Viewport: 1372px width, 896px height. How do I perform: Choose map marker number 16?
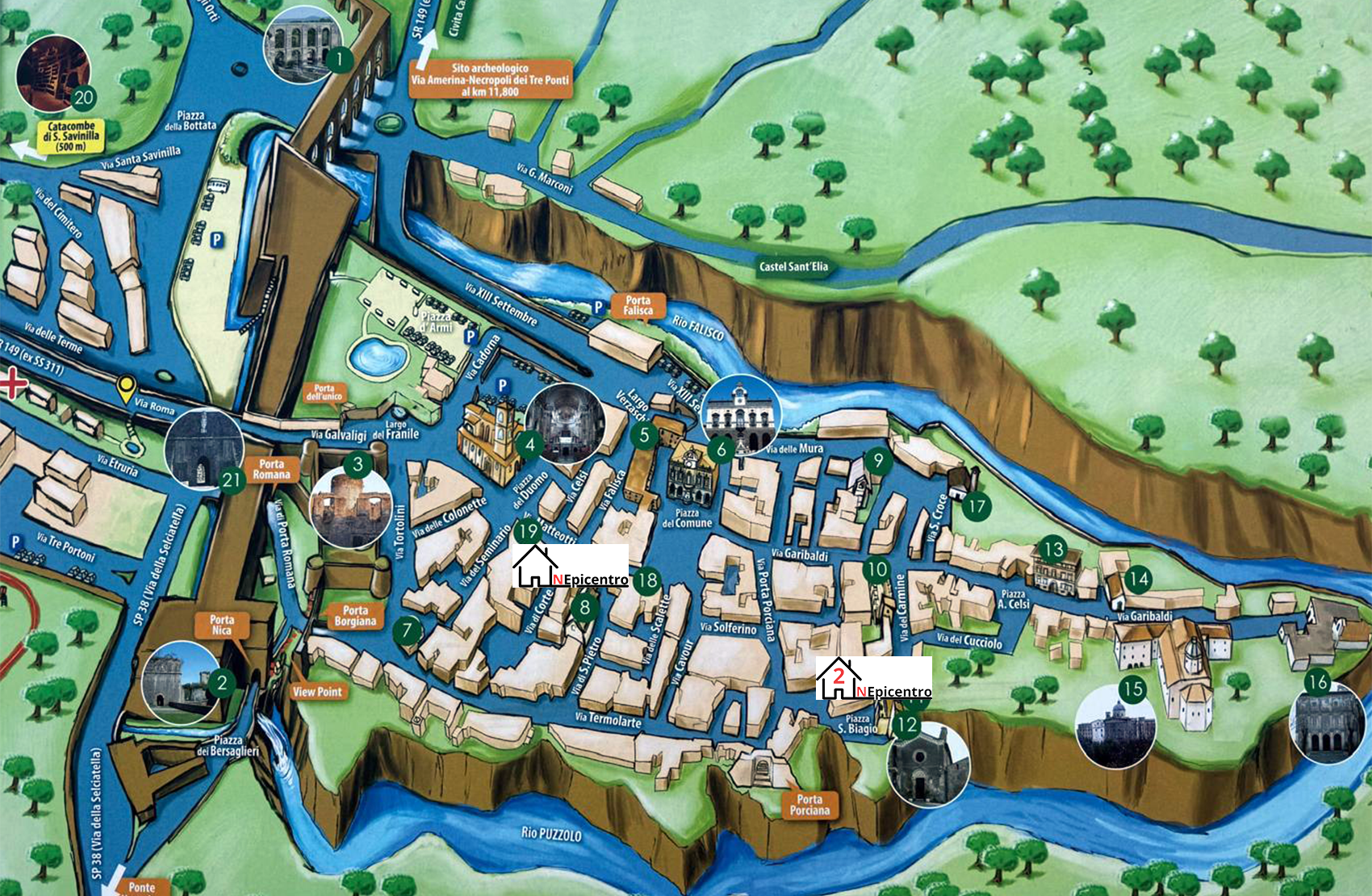click(x=1317, y=682)
